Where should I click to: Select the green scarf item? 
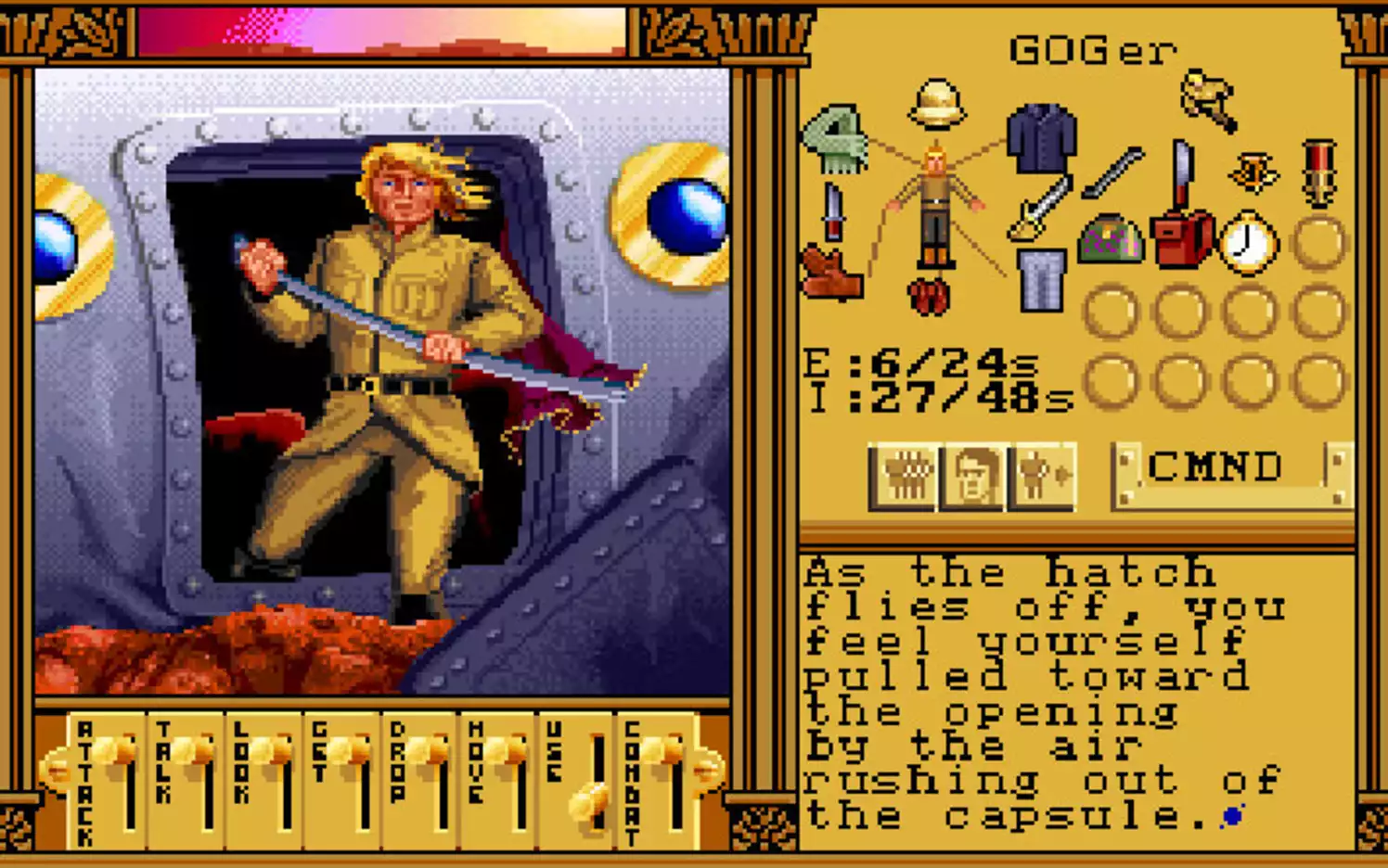click(835, 139)
